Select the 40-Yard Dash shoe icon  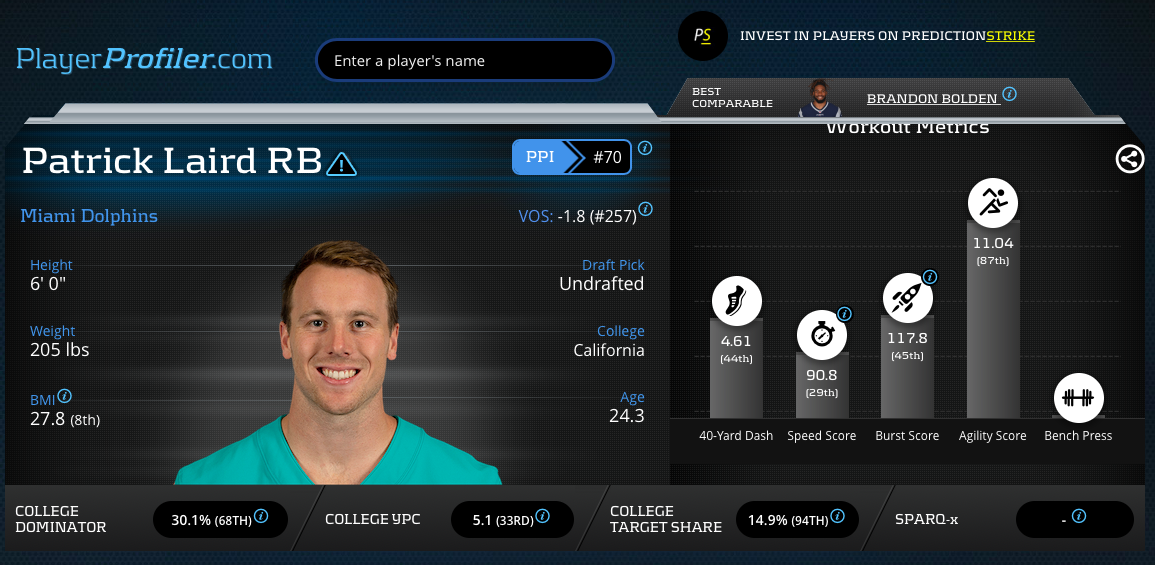click(737, 301)
